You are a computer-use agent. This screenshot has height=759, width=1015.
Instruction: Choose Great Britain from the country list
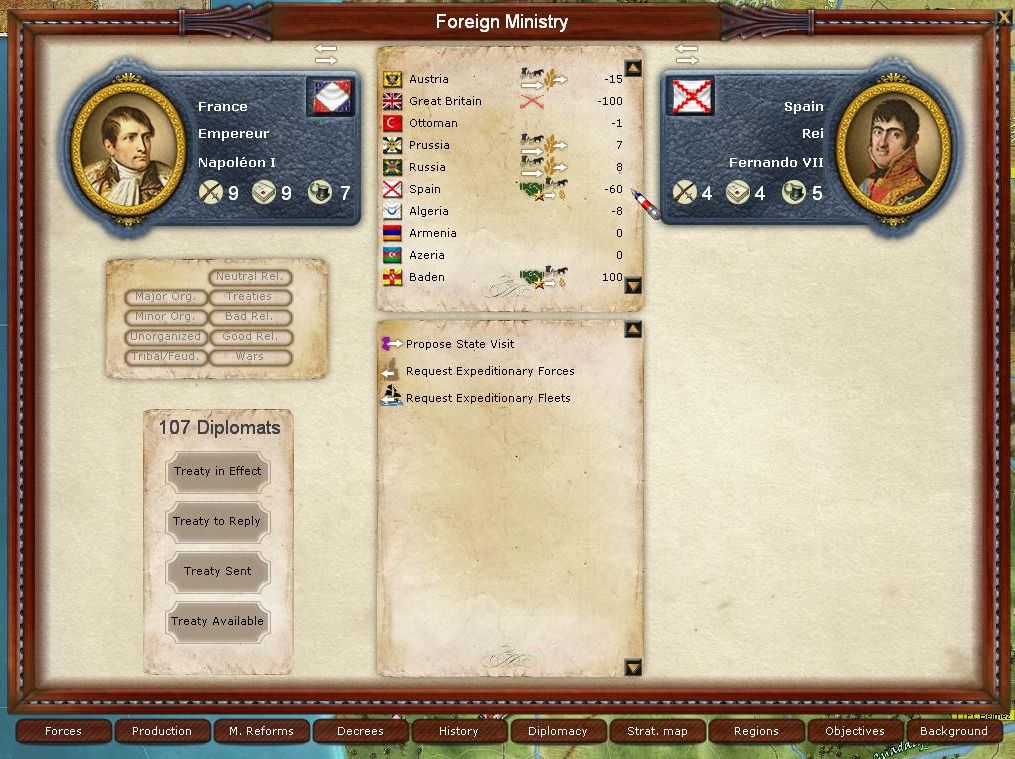pyautogui.click(x=445, y=101)
